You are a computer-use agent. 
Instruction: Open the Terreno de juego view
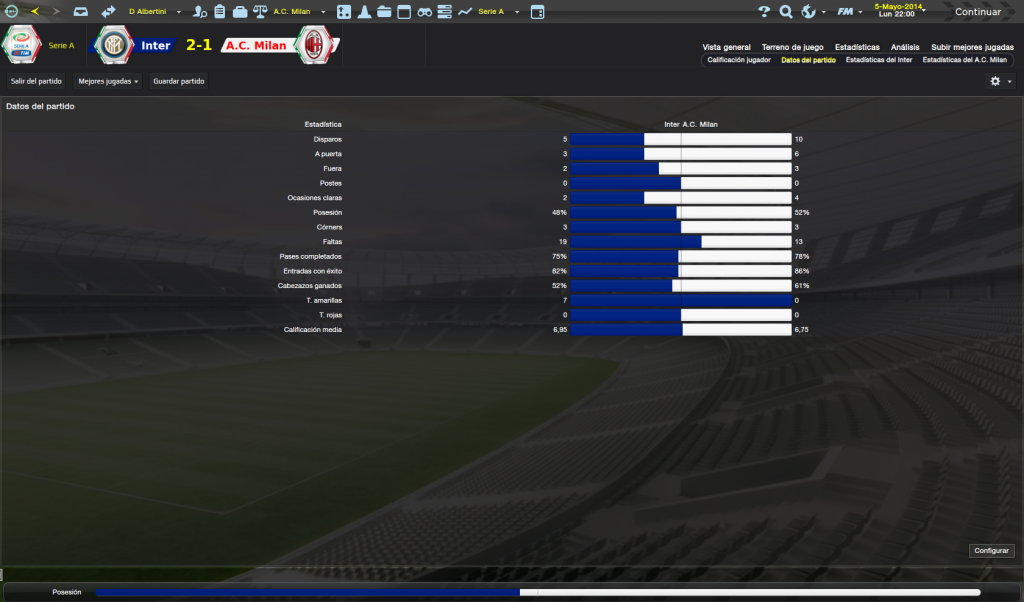(x=792, y=47)
